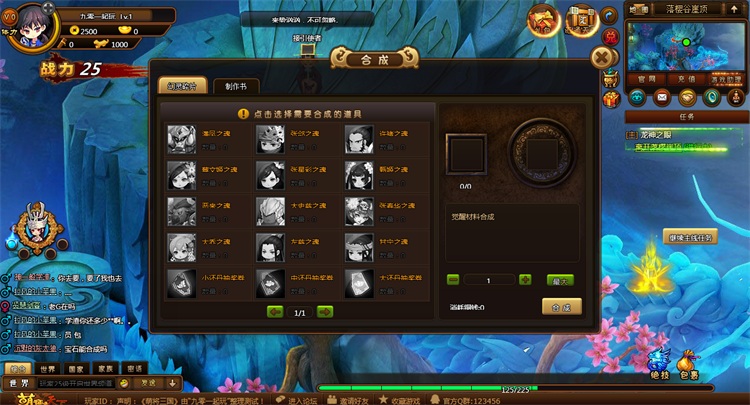This screenshot has width=750, height=405.
Task: Open the 官网 official site button
Action: pos(646,78)
